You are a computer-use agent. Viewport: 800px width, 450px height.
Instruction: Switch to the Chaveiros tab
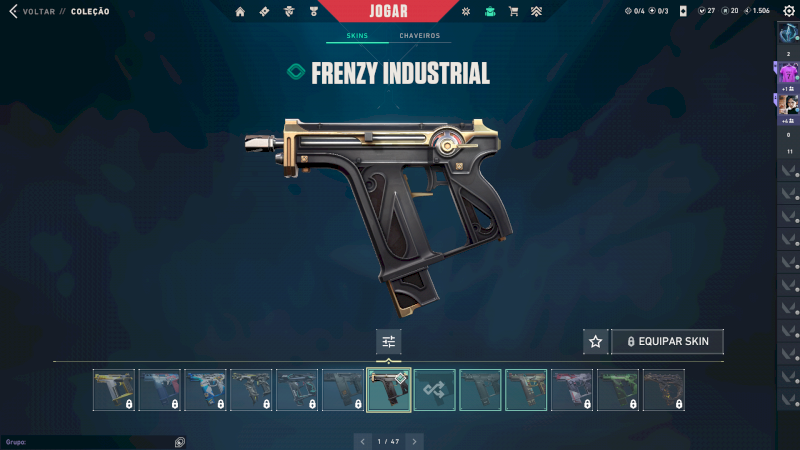[x=419, y=36]
